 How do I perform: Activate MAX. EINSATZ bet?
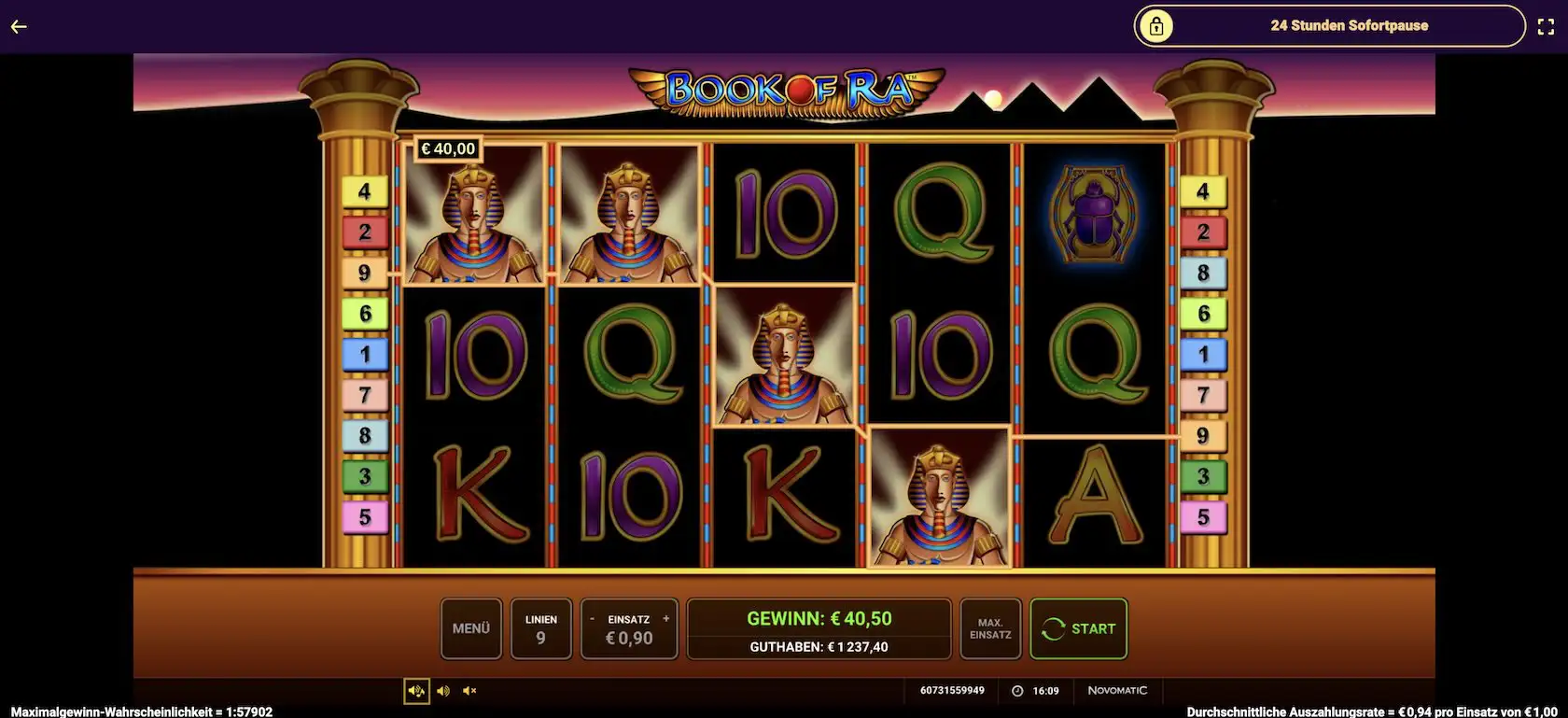pos(990,628)
